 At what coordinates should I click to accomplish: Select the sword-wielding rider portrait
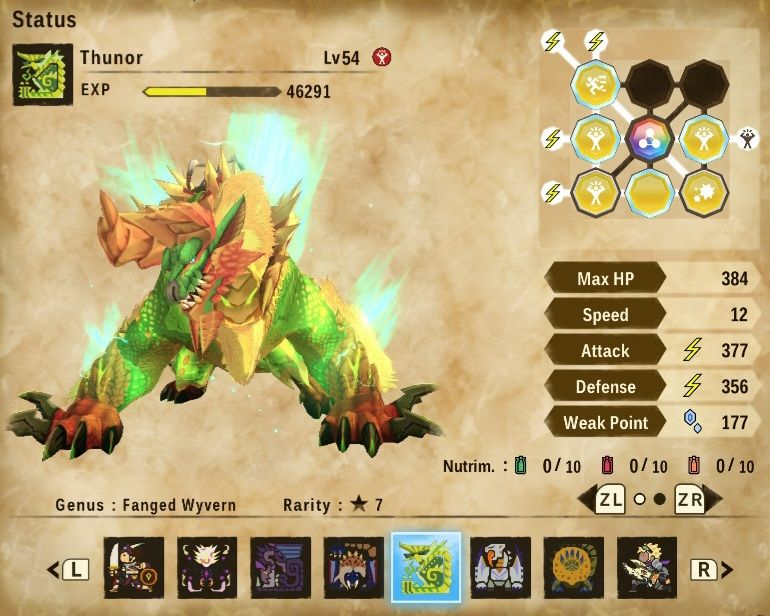tap(134, 568)
